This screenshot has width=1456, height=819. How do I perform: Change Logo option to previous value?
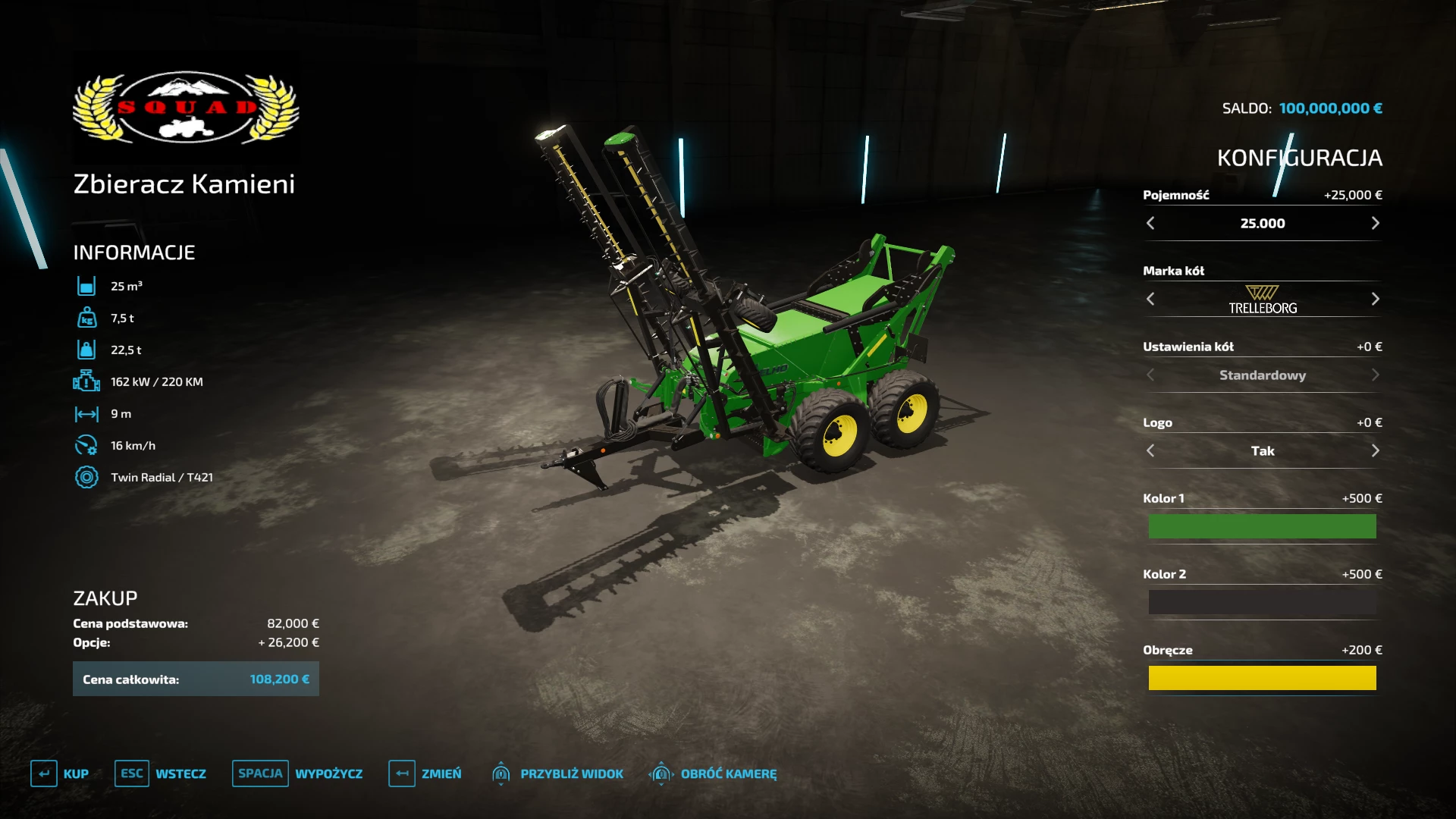[1150, 450]
